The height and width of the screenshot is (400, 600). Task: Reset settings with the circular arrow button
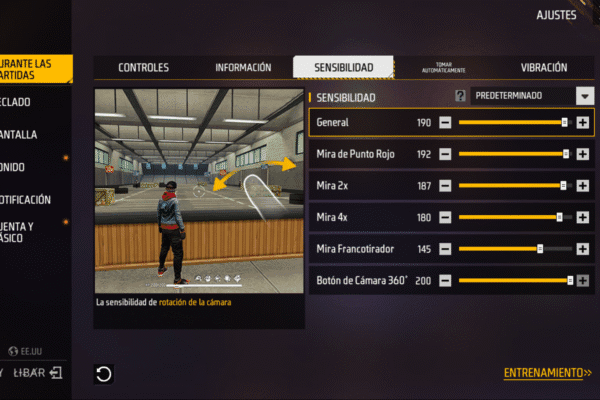pyautogui.click(x=104, y=374)
